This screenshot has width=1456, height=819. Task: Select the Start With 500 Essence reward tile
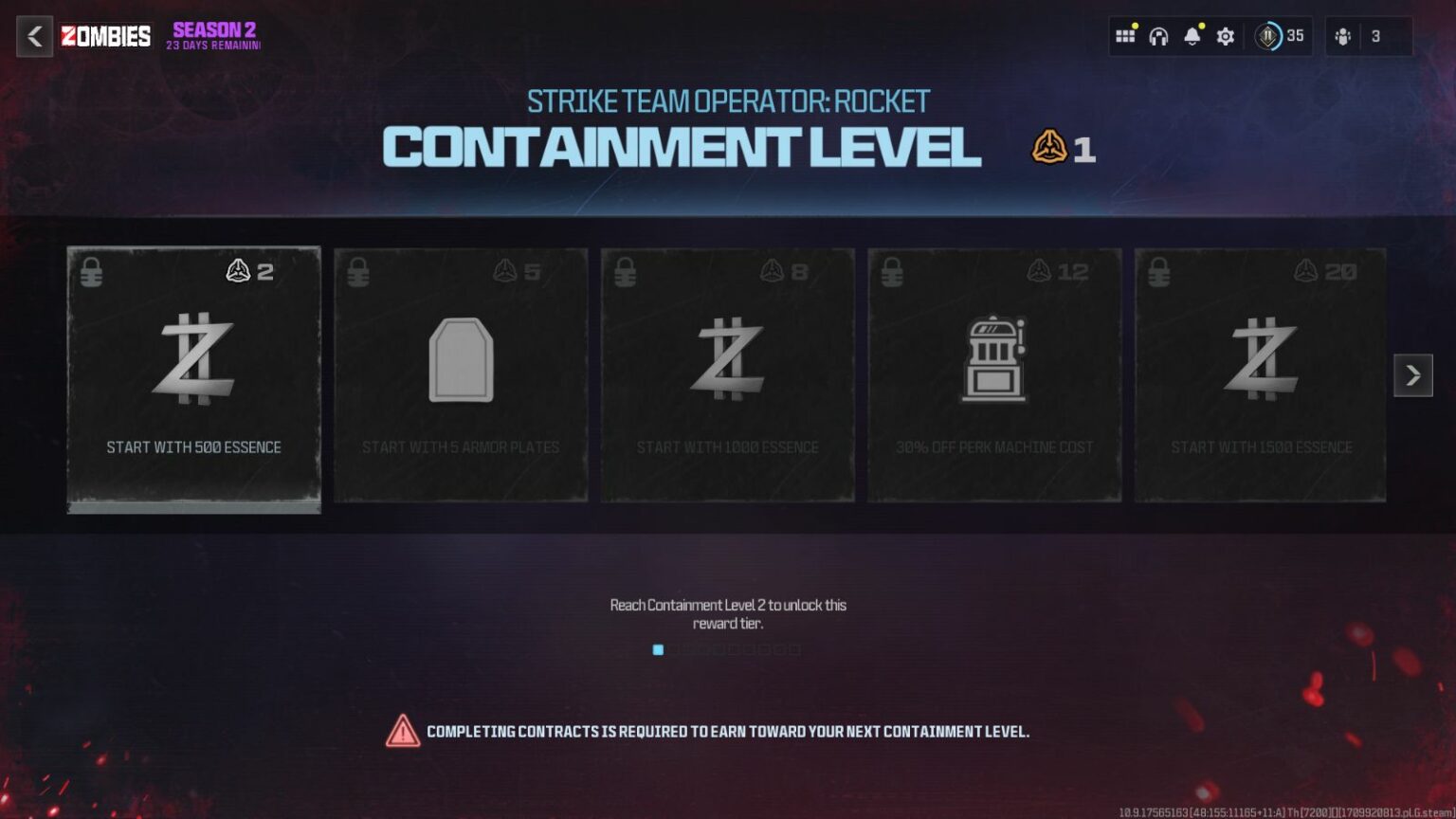193,379
